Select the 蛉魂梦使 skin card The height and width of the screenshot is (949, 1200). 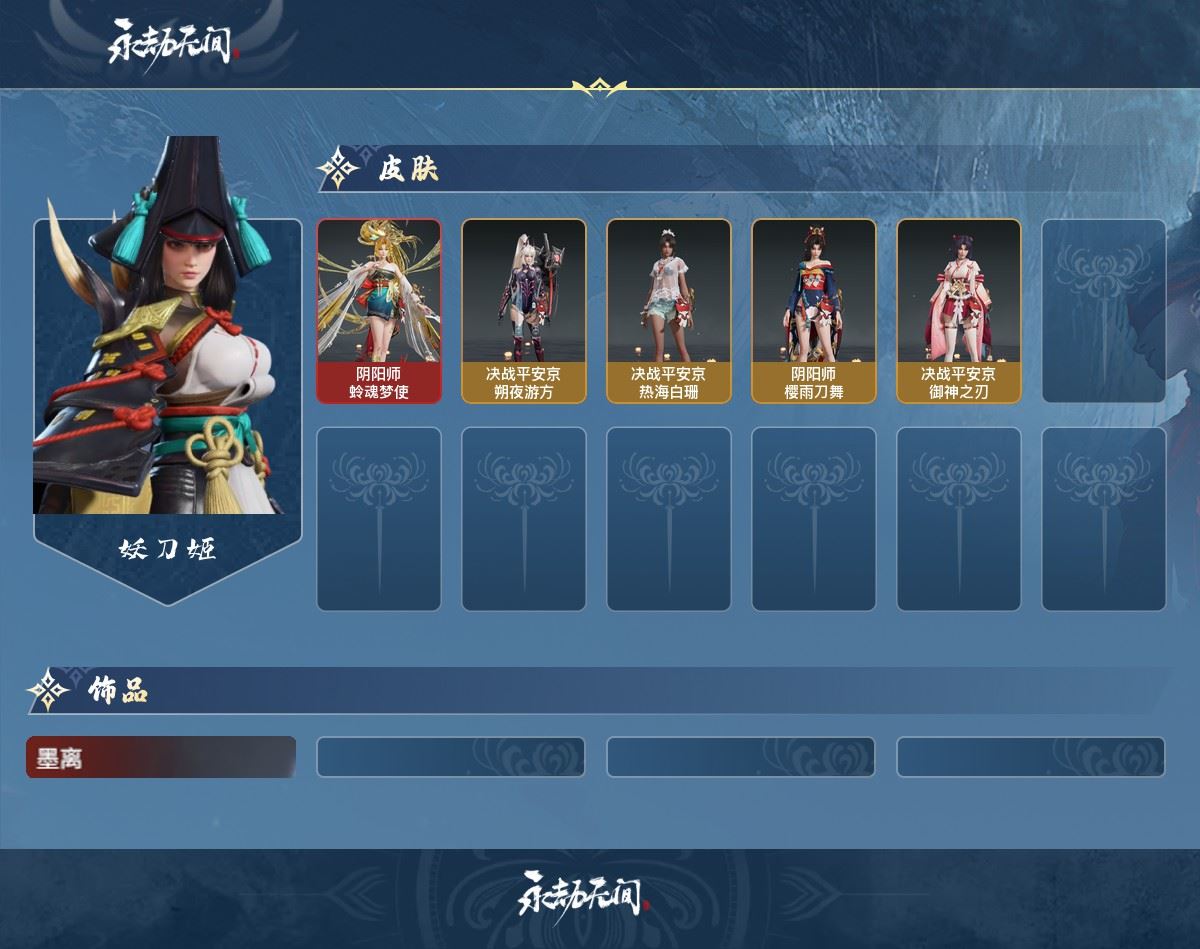(x=379, y=311)
